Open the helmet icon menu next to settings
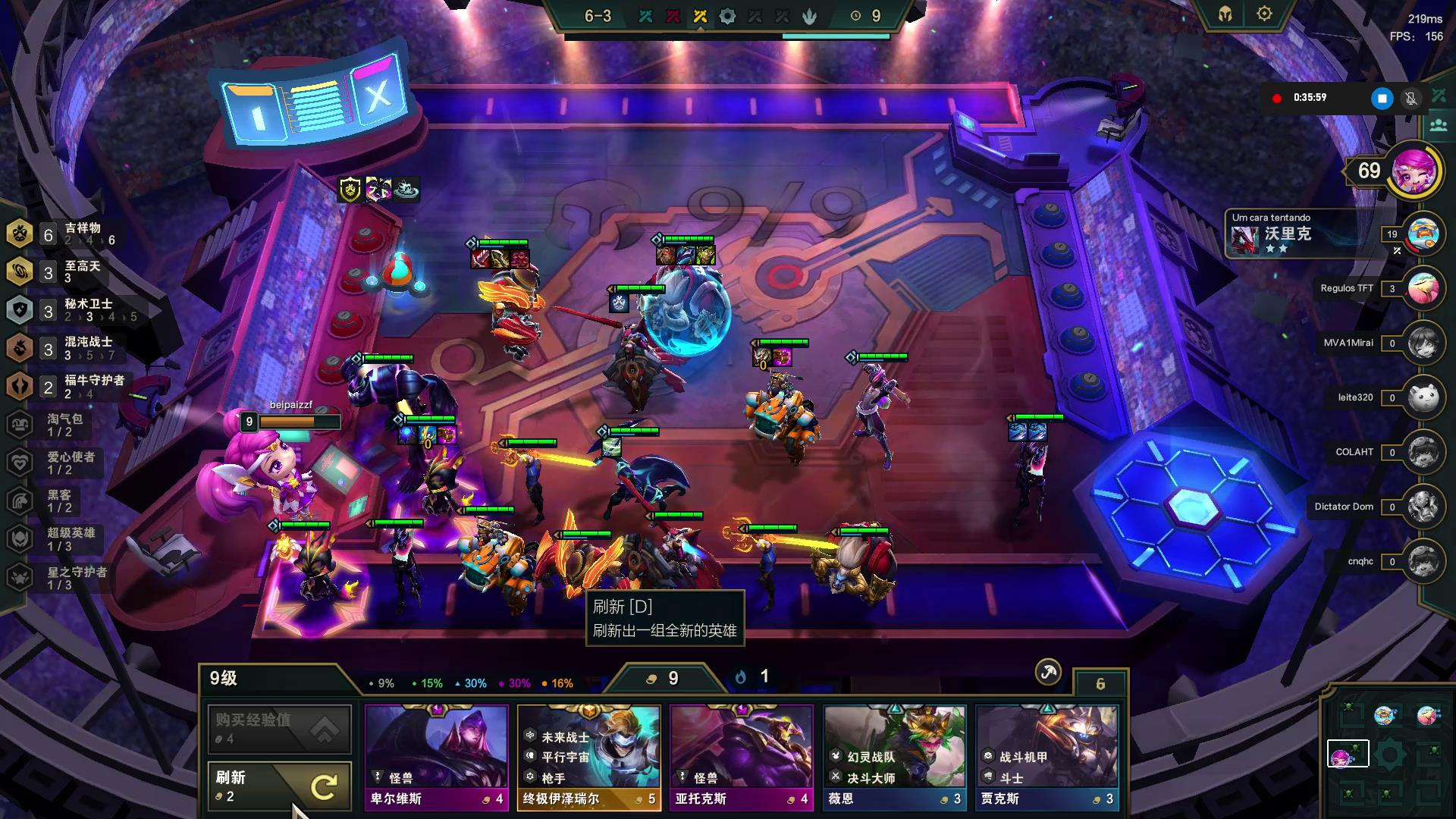 click(x=1225, y=14)
